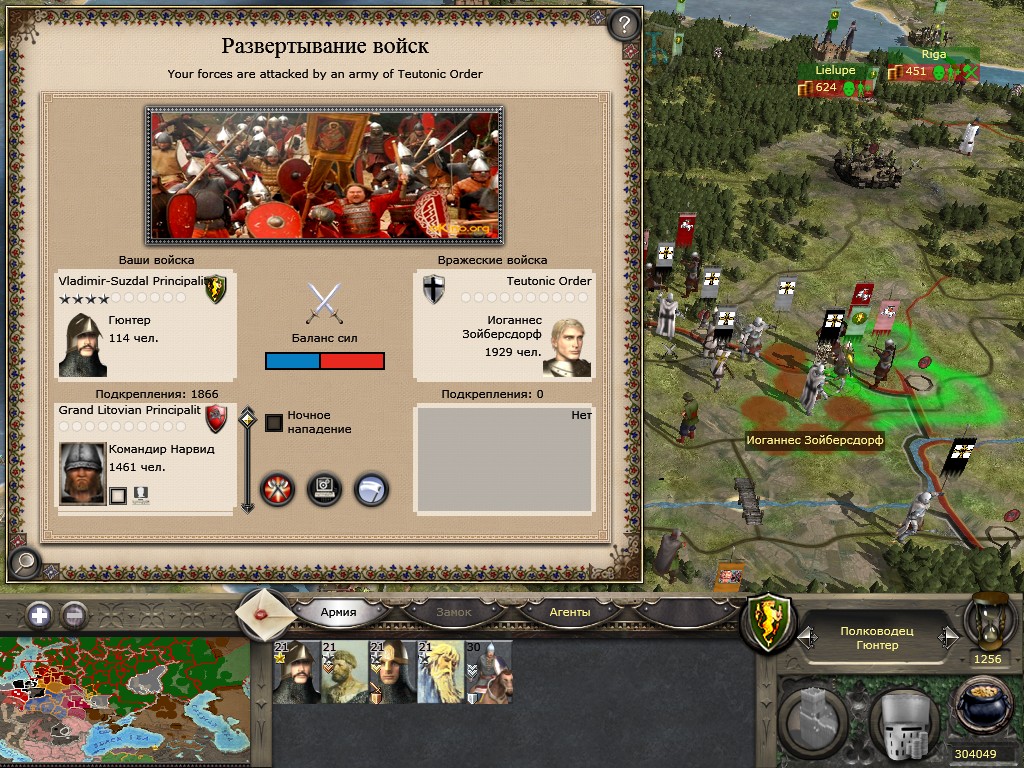Choose the auto-resolve battle computer button

[324, 489]
